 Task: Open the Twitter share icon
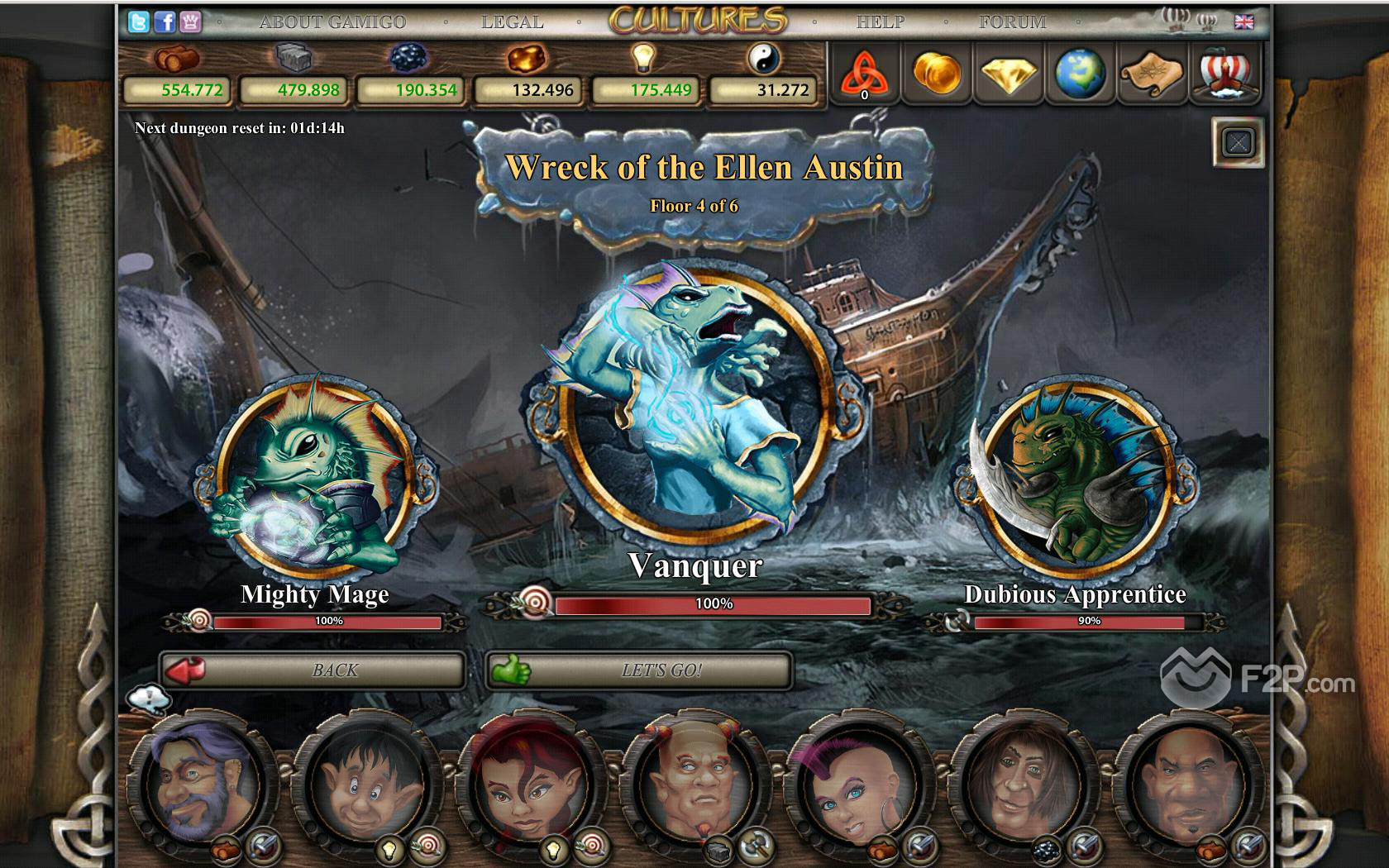(139, 22)
